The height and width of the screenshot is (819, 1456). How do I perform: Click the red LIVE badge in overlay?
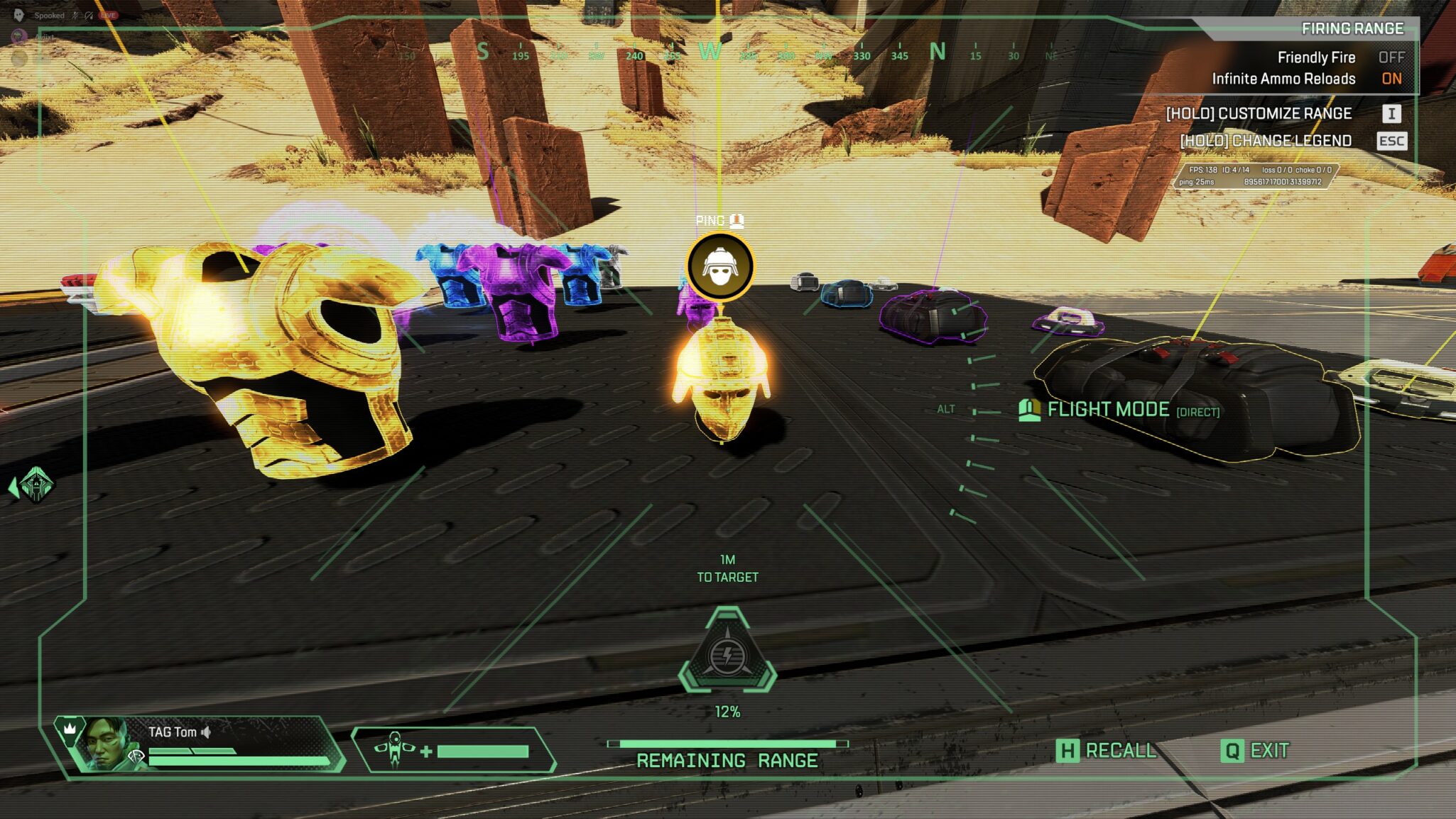[x=108, y=15]
